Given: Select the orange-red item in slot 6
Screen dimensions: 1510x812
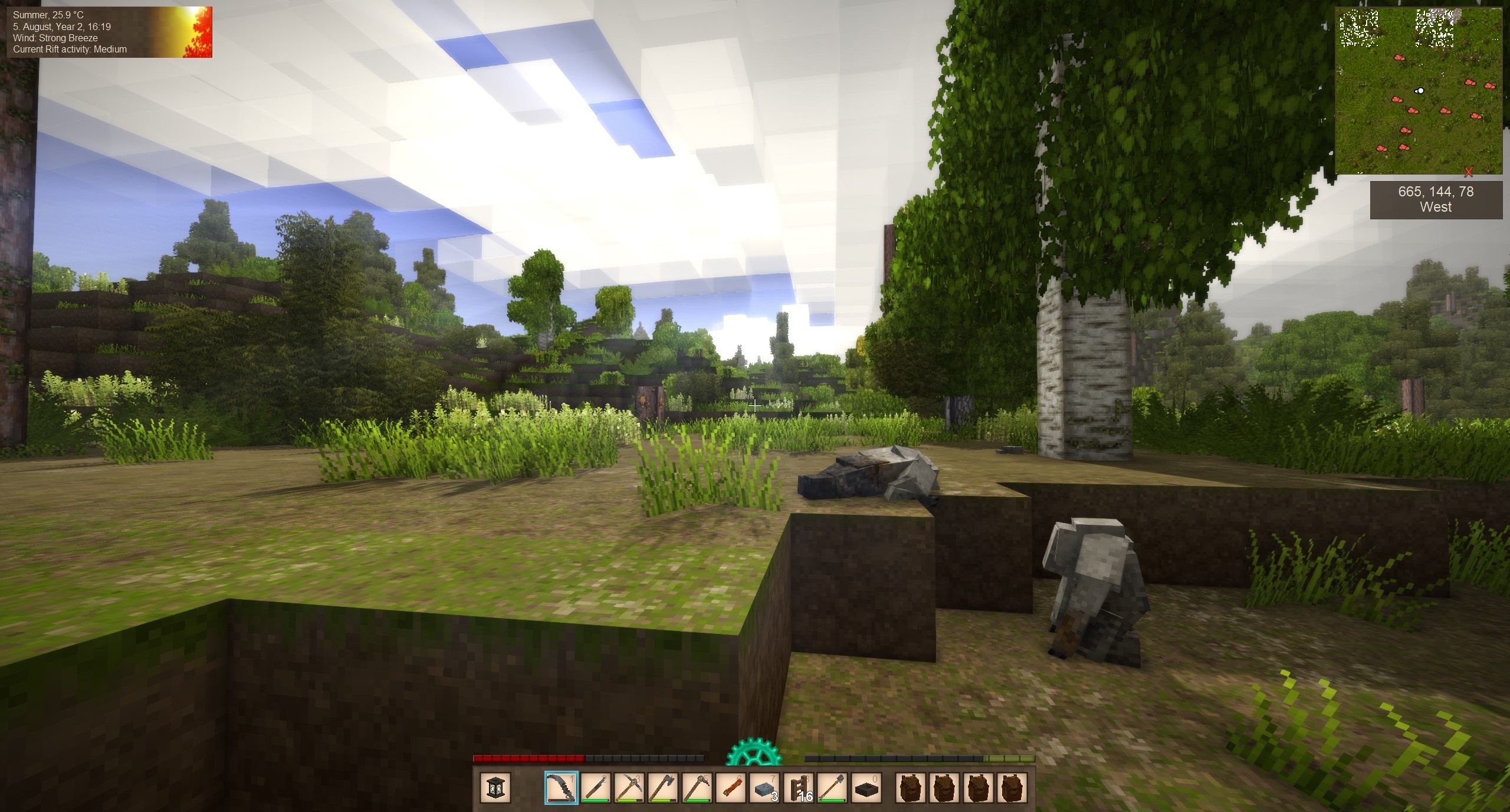Looking at the screenshot, I should (x=730, y=788).
